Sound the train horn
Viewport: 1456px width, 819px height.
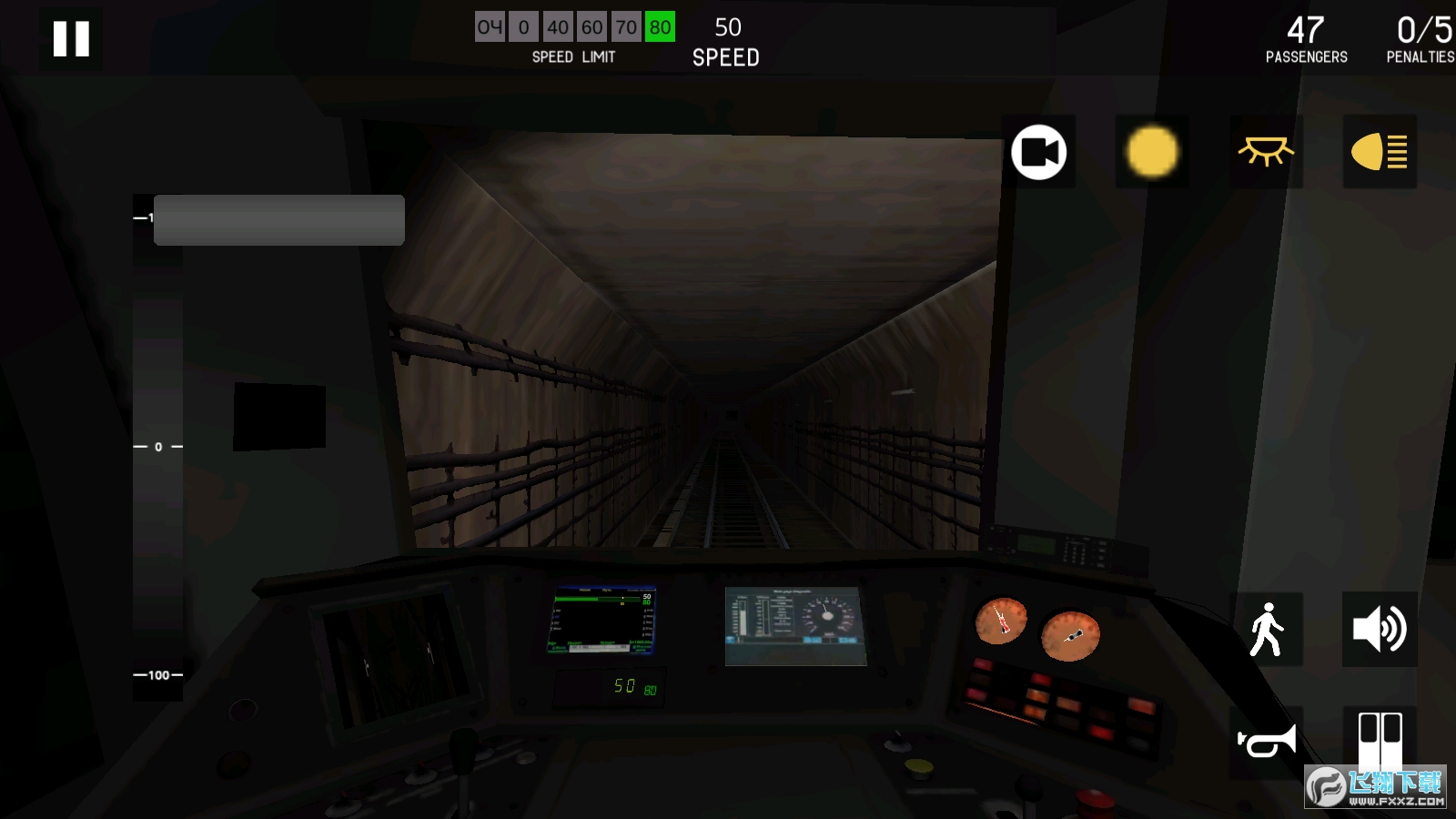coord(1266,740)
